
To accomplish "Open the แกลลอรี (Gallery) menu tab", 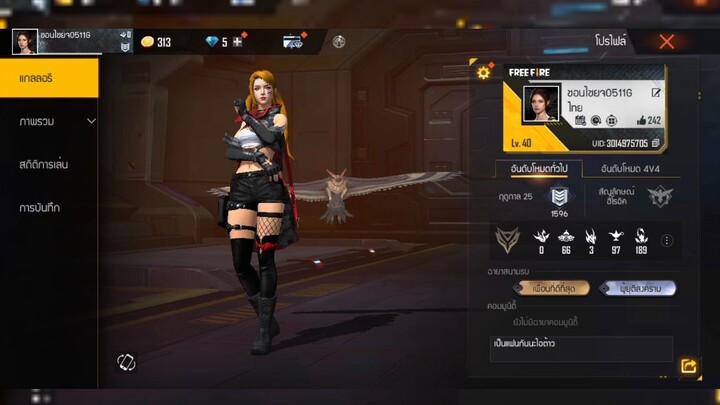I will pyautogui.click(x=49, y=77).
